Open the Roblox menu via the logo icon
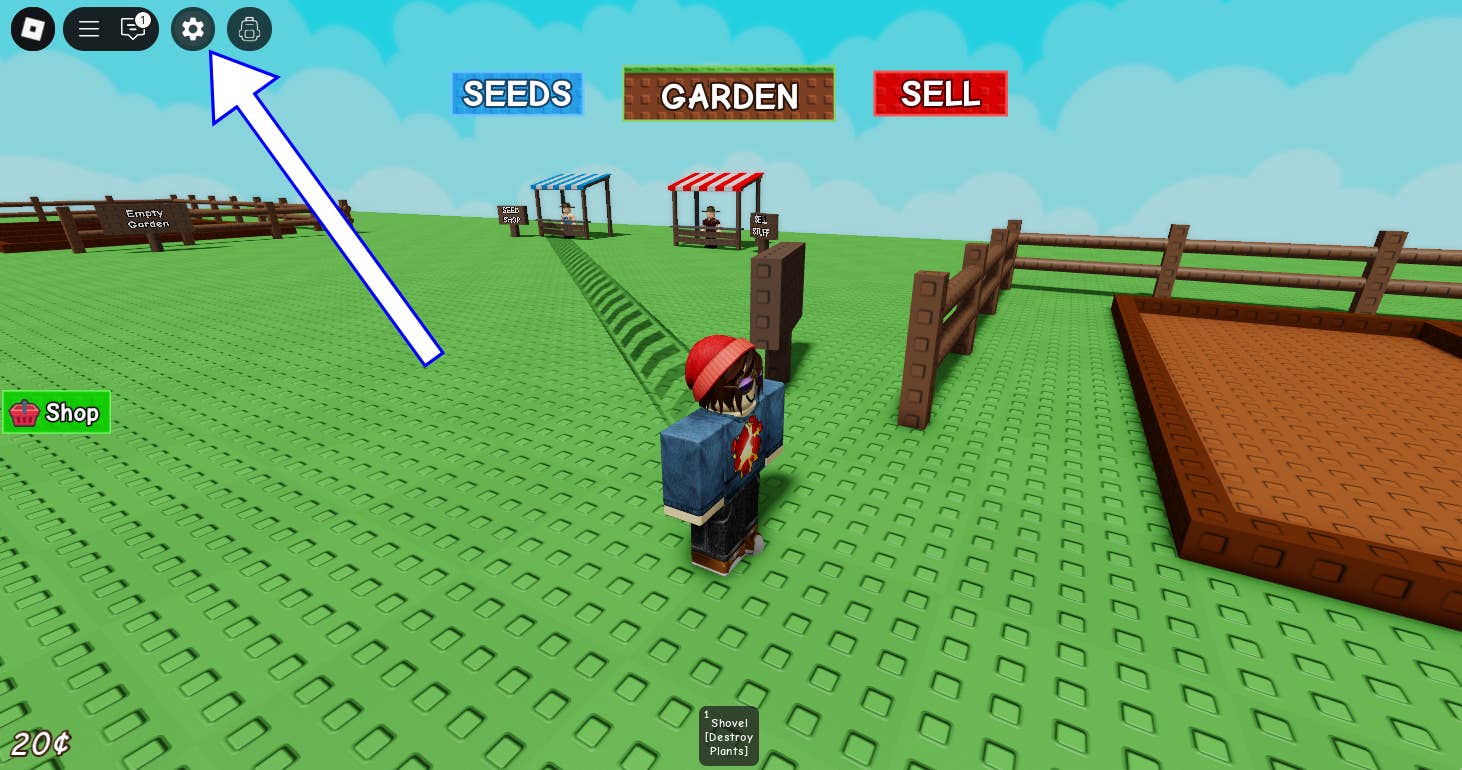This screenshot has height=770, width=1462. (31, 29)
